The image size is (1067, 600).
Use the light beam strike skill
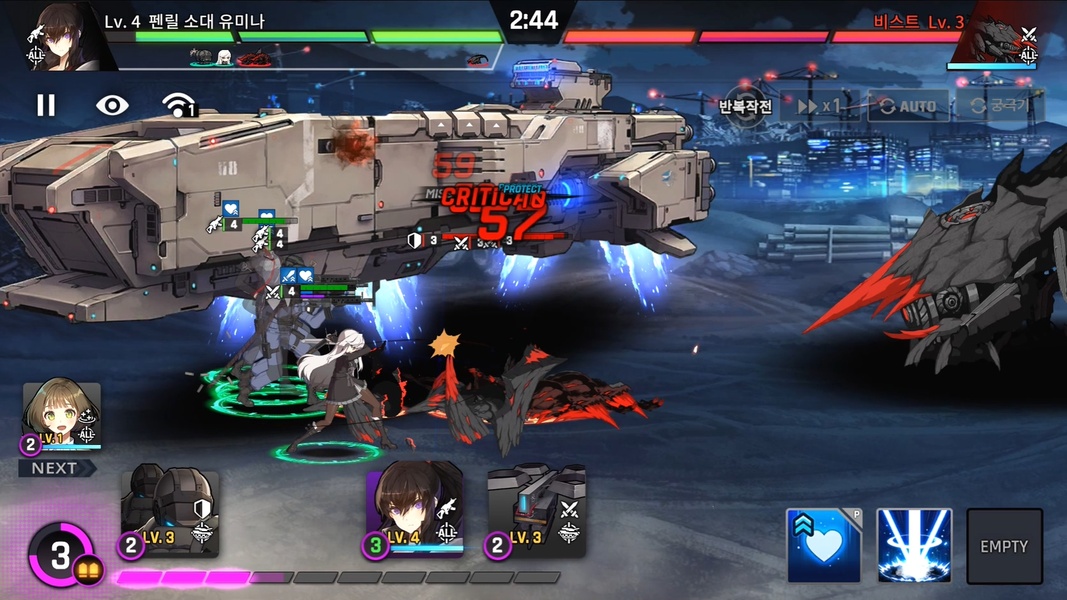(914, 546)
